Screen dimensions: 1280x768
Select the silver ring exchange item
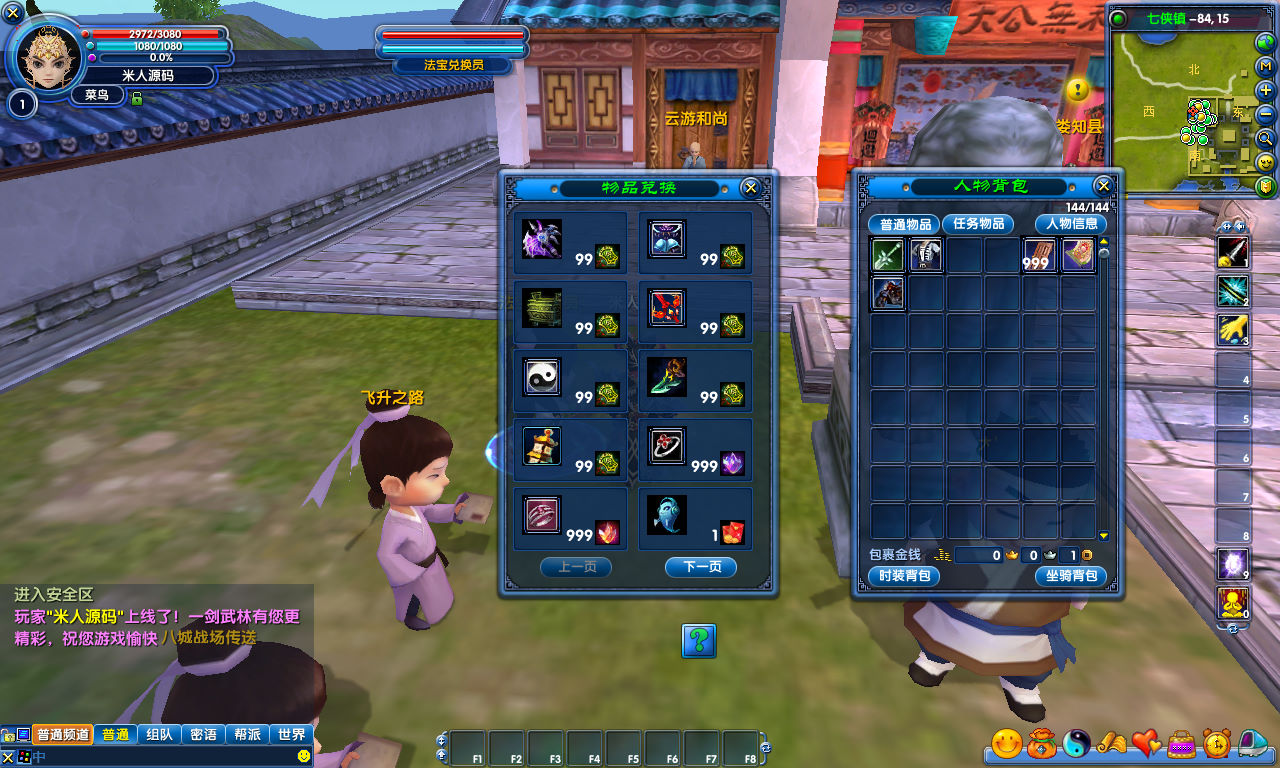tap(666, 446)
